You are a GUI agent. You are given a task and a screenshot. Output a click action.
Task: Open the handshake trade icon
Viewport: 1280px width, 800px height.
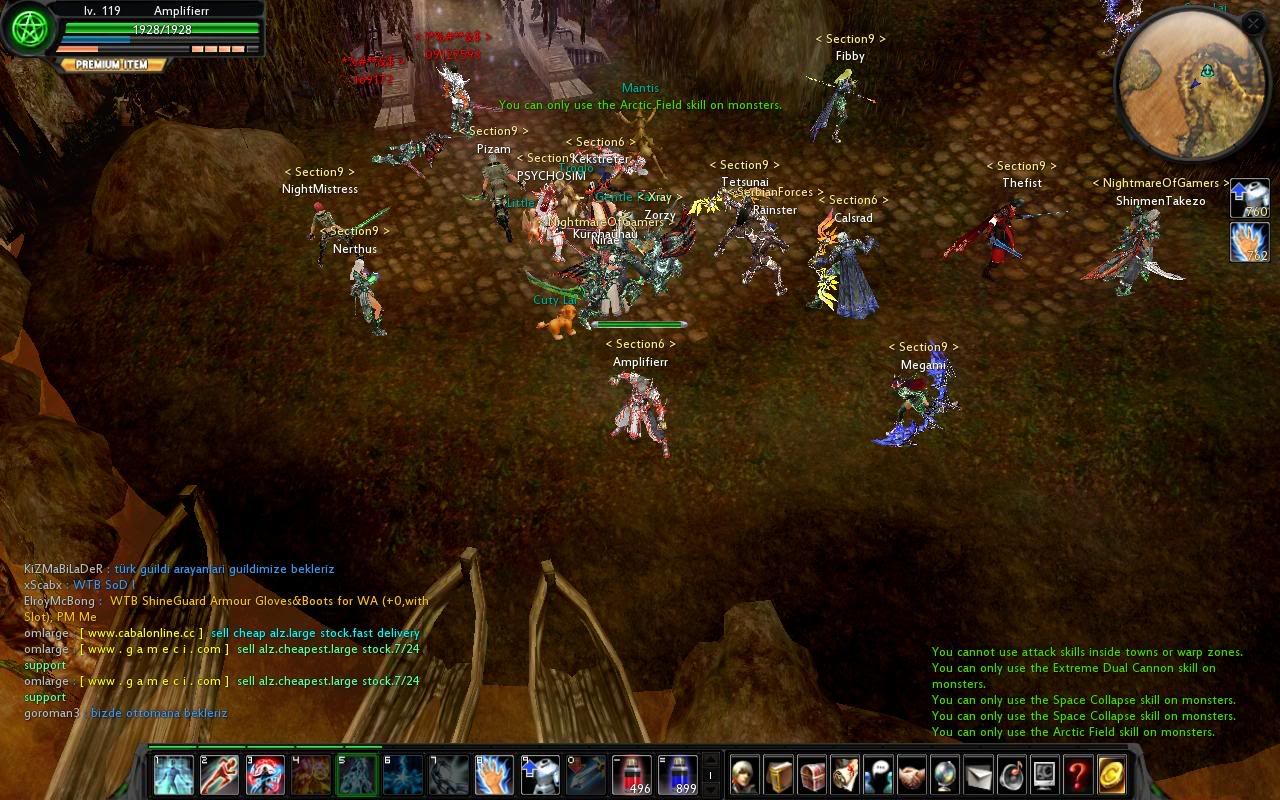click(911, 775)
